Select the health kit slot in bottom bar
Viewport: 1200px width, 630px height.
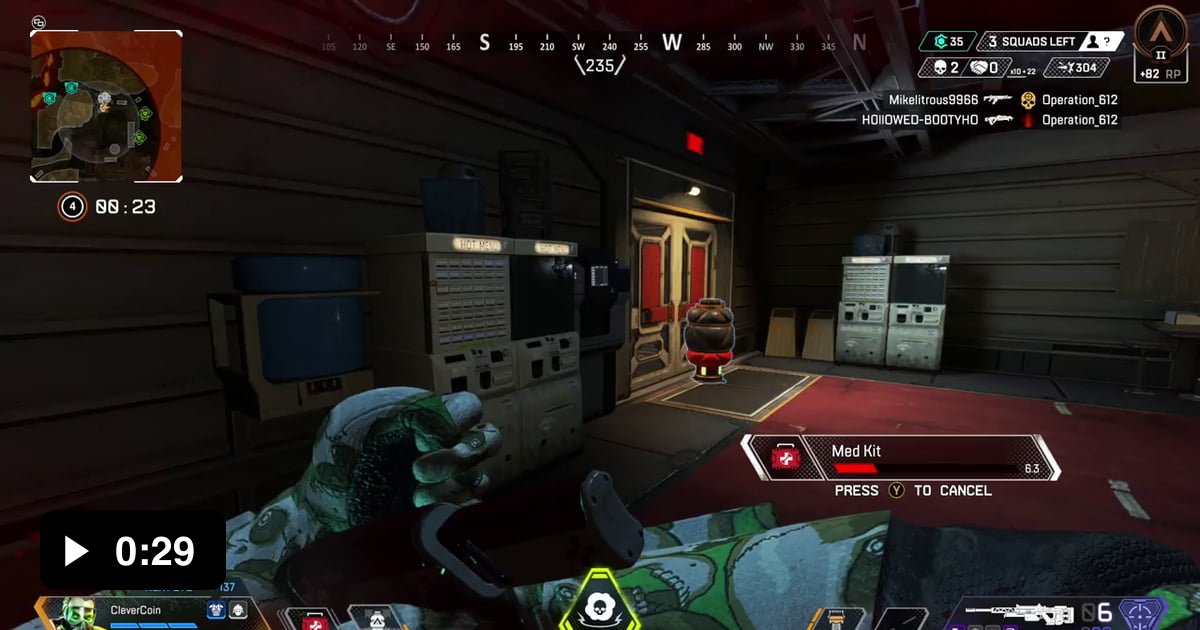click(313, 620)
